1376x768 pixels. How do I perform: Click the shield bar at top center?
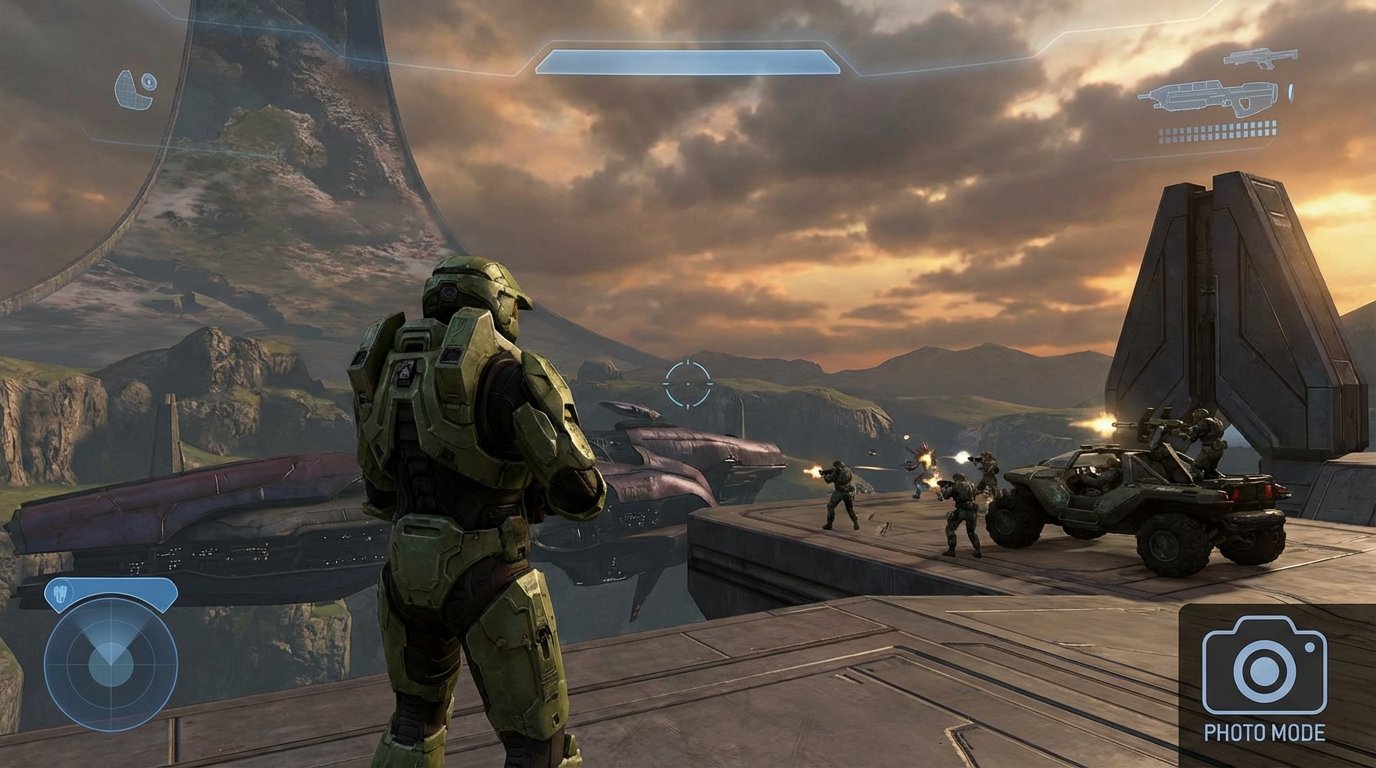[x=688, y=60]
